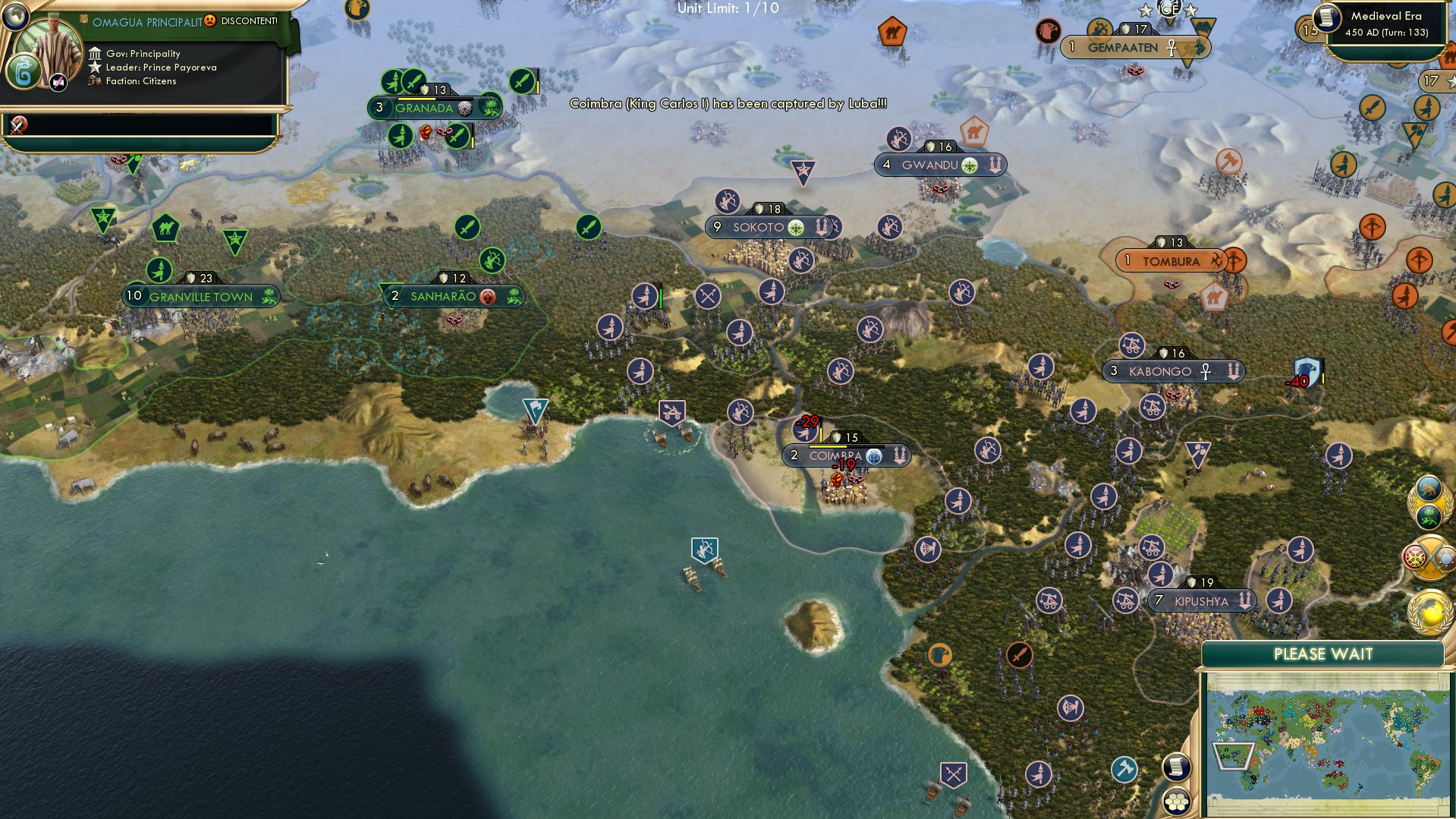Click the viewport rectangle on the minimap

click(x=1234, y=756)
